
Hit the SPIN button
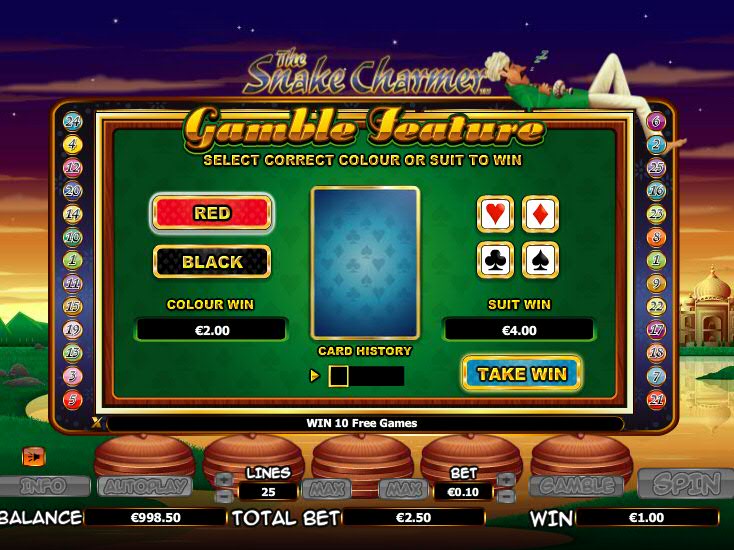(x=685, y=485)
